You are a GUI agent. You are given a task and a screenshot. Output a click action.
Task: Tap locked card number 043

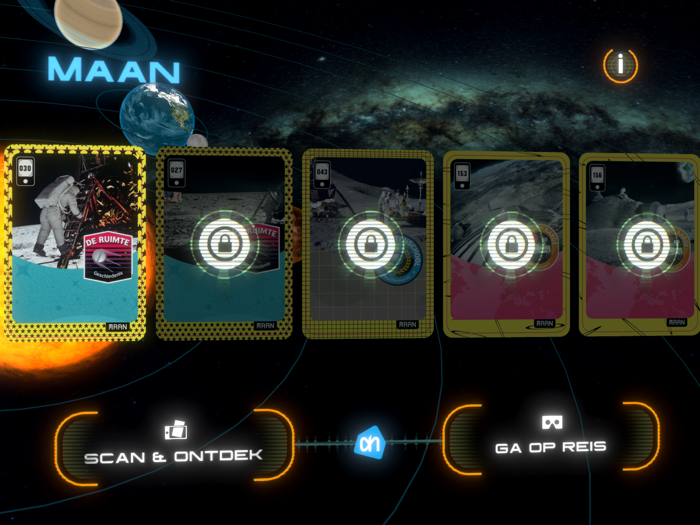tap(367, 244)
